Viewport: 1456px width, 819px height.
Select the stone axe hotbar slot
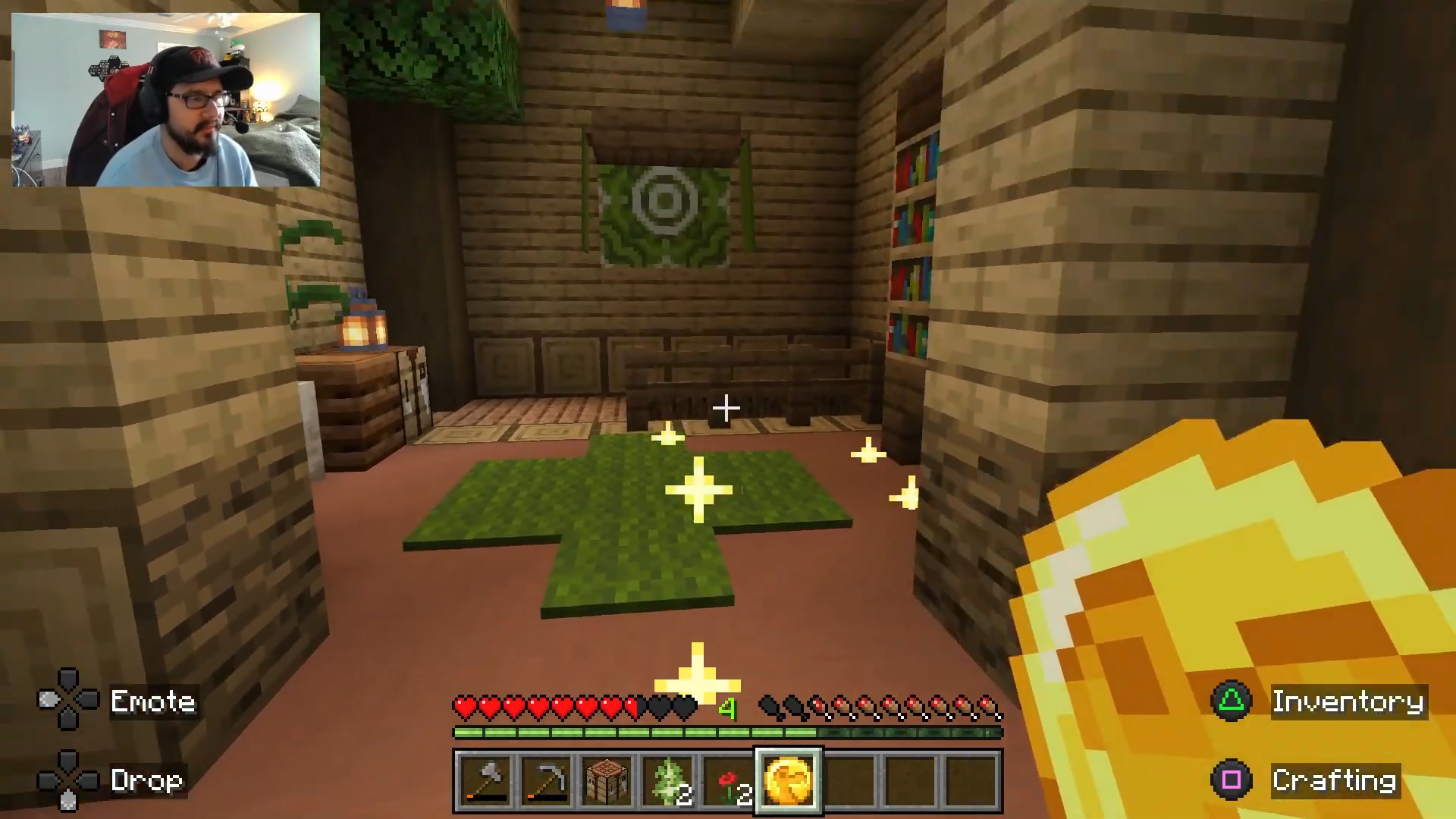pyautogui.click(x=485, y=781)
